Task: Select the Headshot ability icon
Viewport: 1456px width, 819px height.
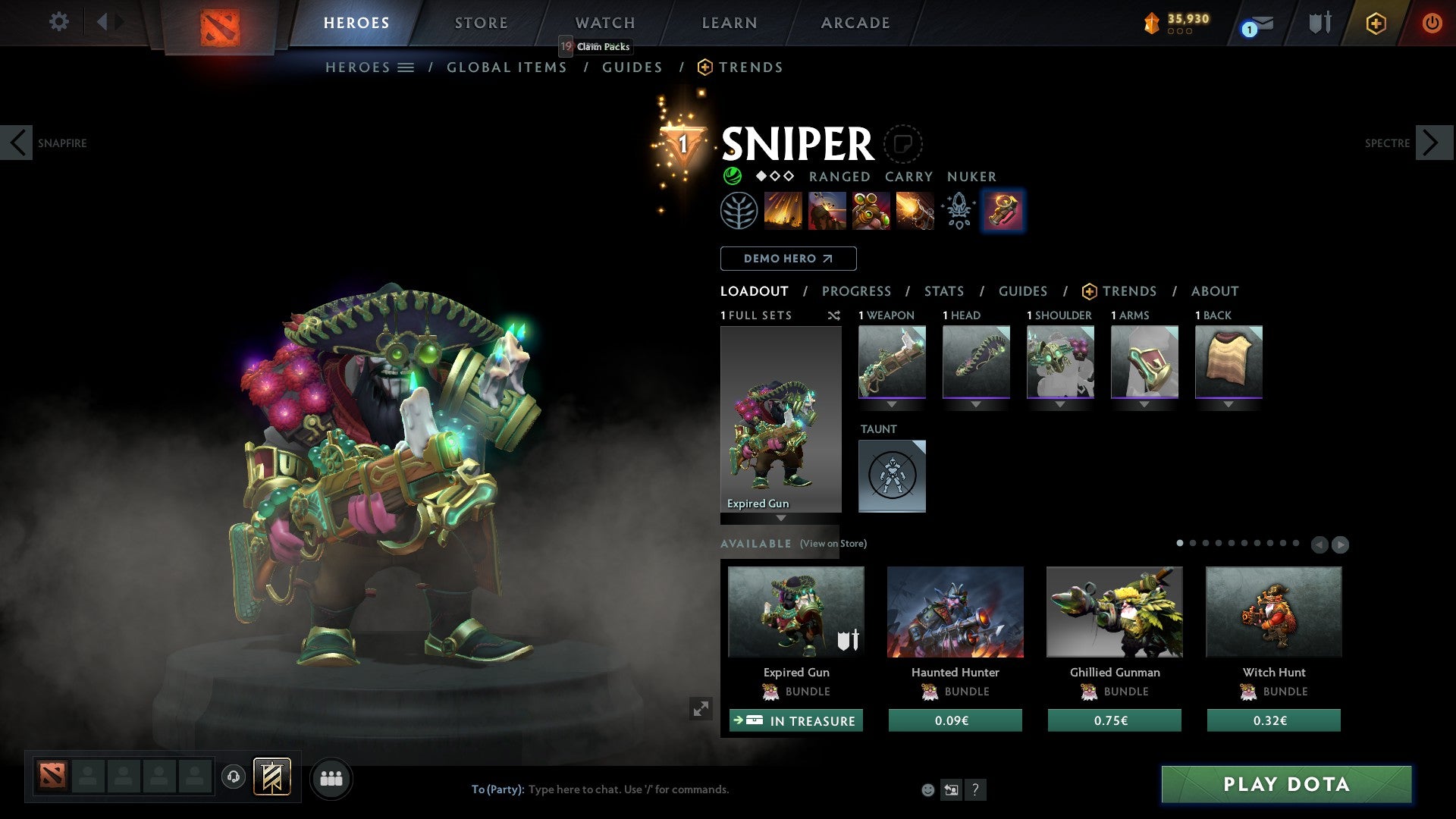Action: point(827,211)
